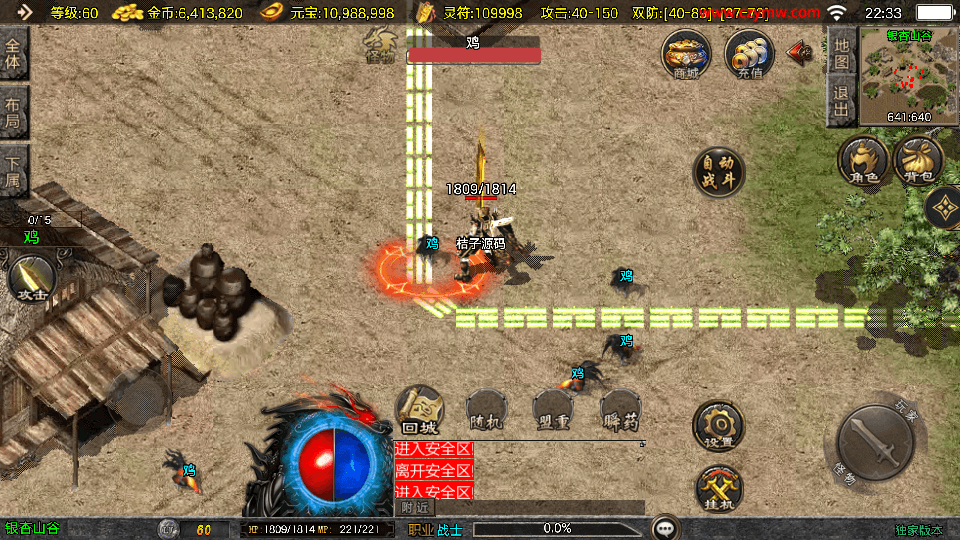This screenshot has width=960, height=540.
Task: Open the chat speech bubble
Action: (664, 527)
